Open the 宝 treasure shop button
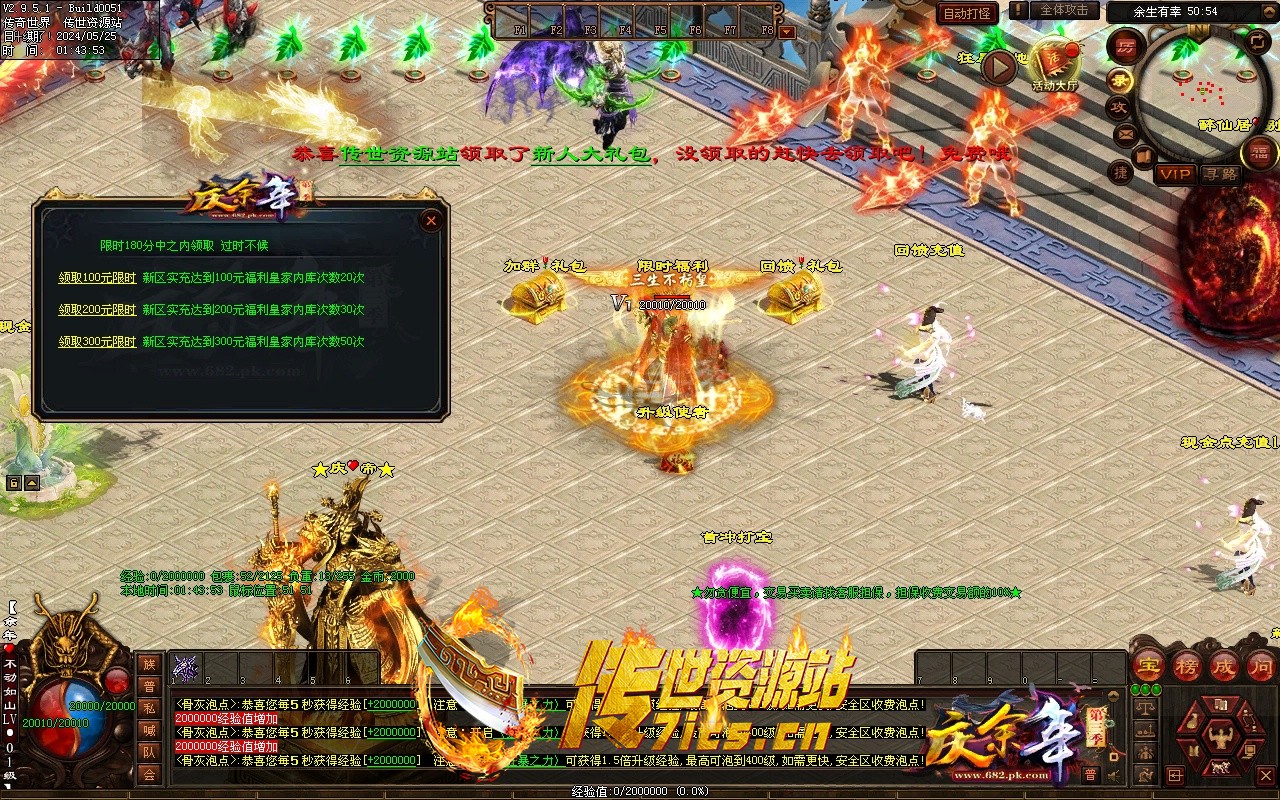The height and width of the screenshot is (800, 1280). click(1148, 665)
